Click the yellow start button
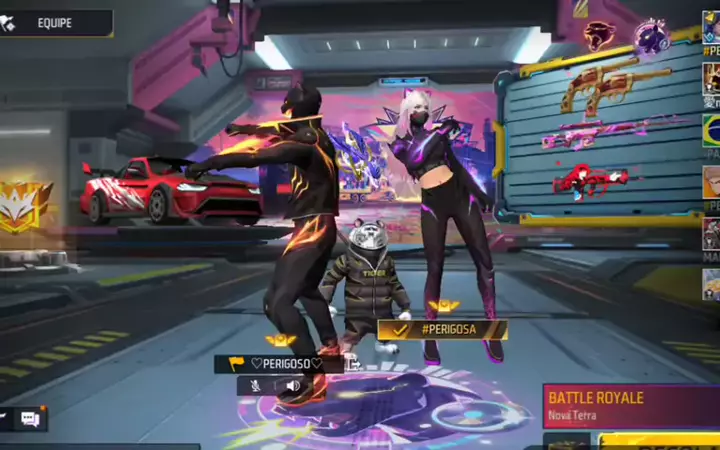The height and width of the screenshot is (450, 720). [660, 441]
